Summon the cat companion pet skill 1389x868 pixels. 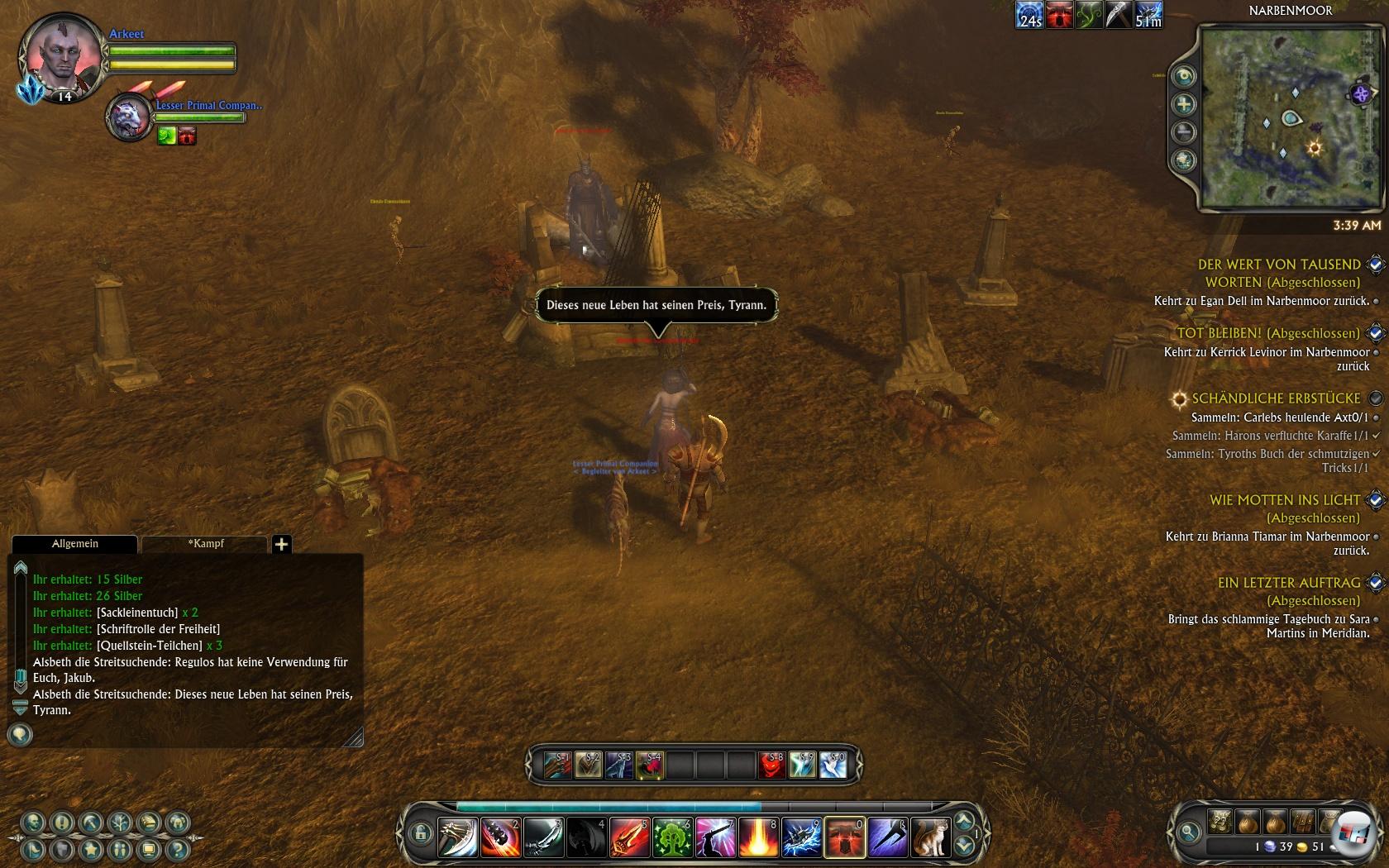929,837
